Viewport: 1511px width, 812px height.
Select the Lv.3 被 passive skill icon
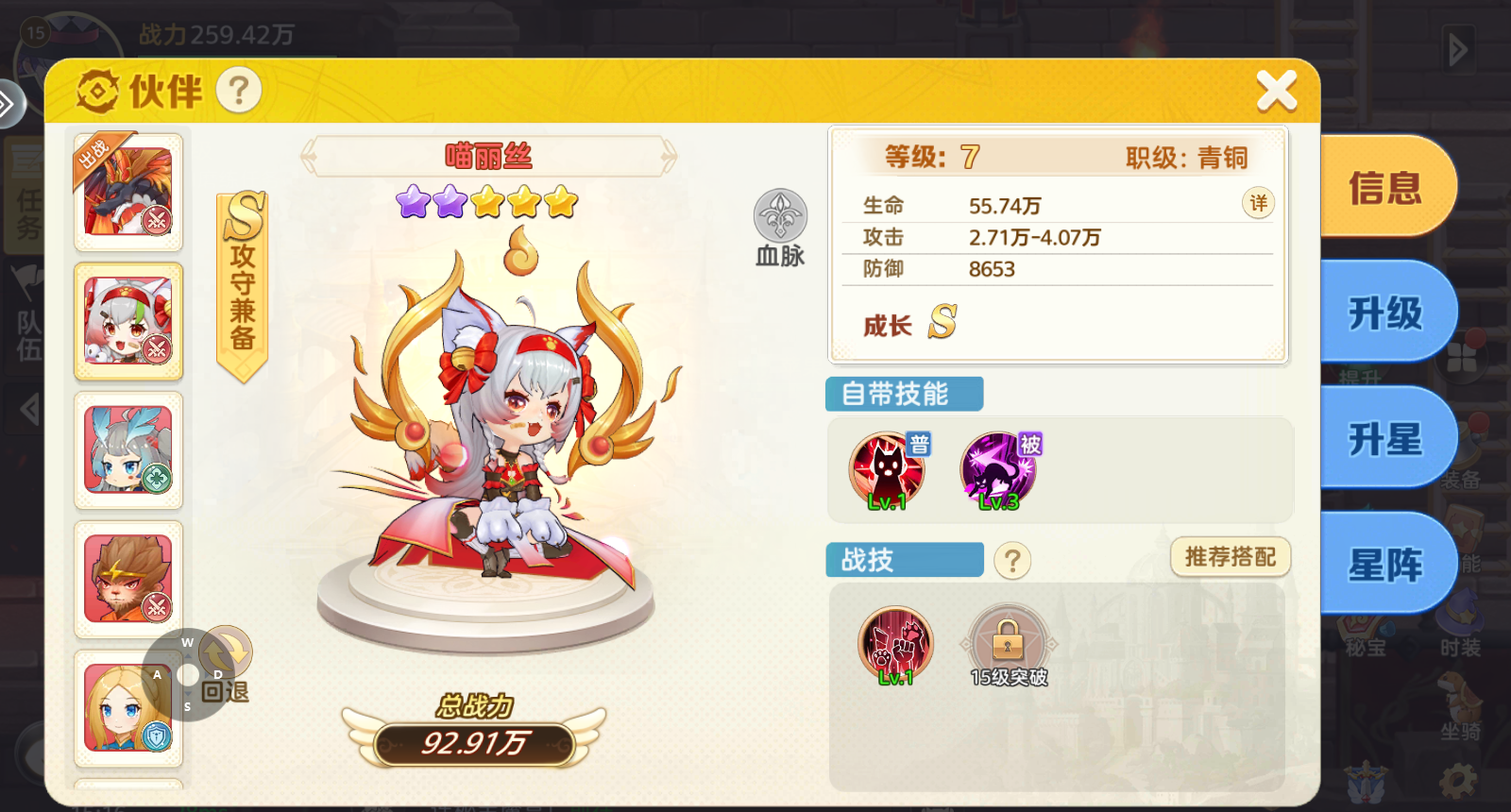[x=999, y=465]
